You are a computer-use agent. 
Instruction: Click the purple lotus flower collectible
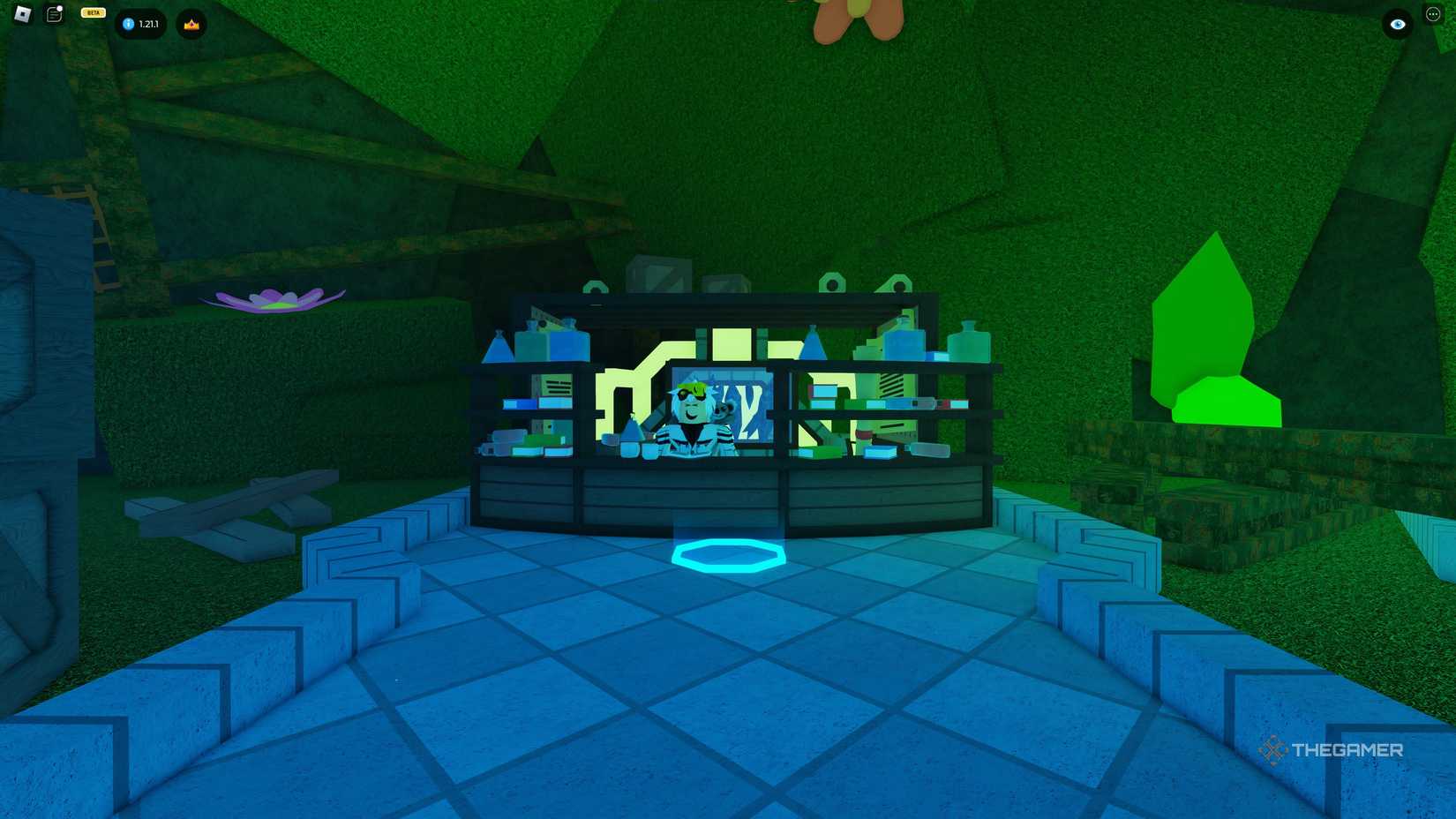tap(274, 298)
